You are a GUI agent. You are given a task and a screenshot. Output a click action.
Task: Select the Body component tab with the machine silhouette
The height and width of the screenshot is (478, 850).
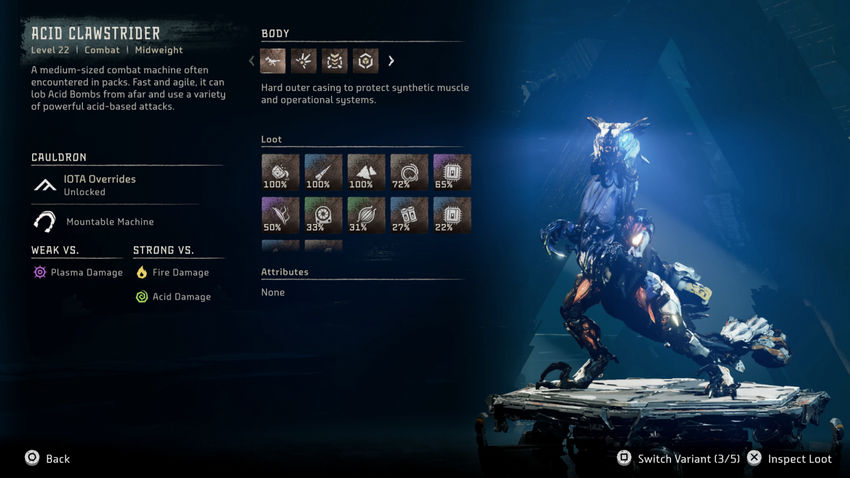[x=273, y=61]
